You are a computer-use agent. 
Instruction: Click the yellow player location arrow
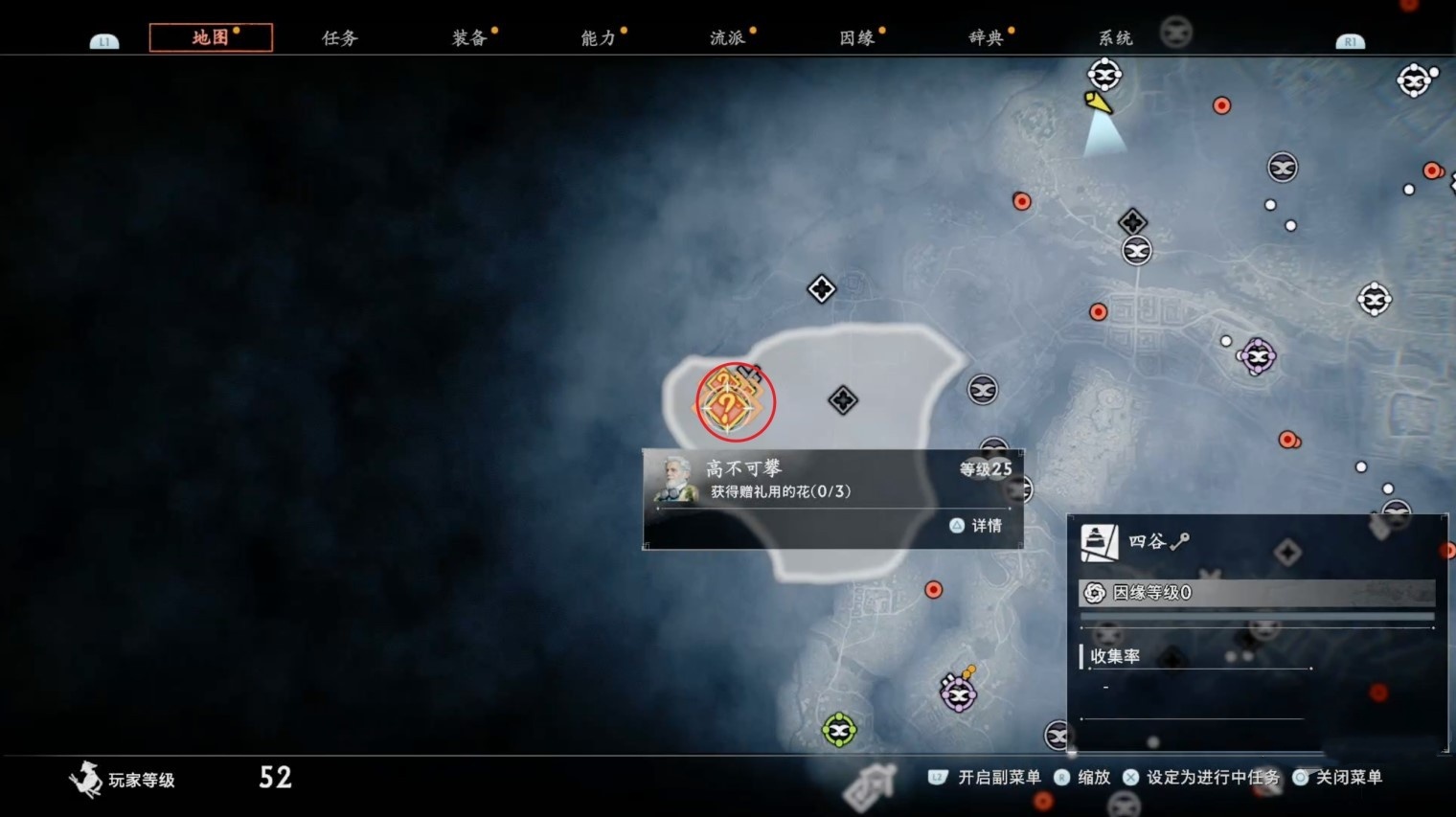click(1098, 102)
